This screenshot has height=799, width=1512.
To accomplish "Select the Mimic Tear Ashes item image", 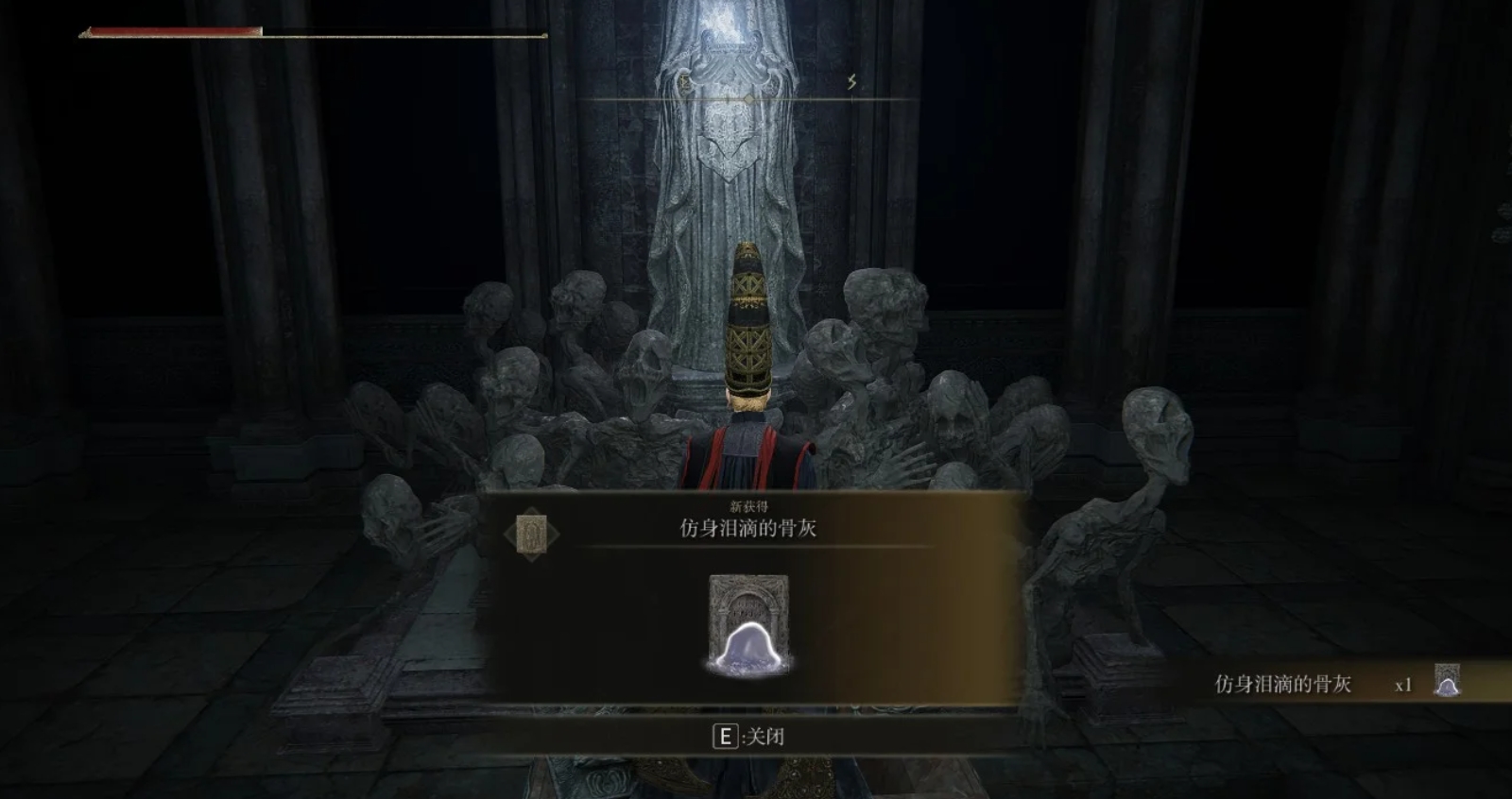I will tap(748, 624).
